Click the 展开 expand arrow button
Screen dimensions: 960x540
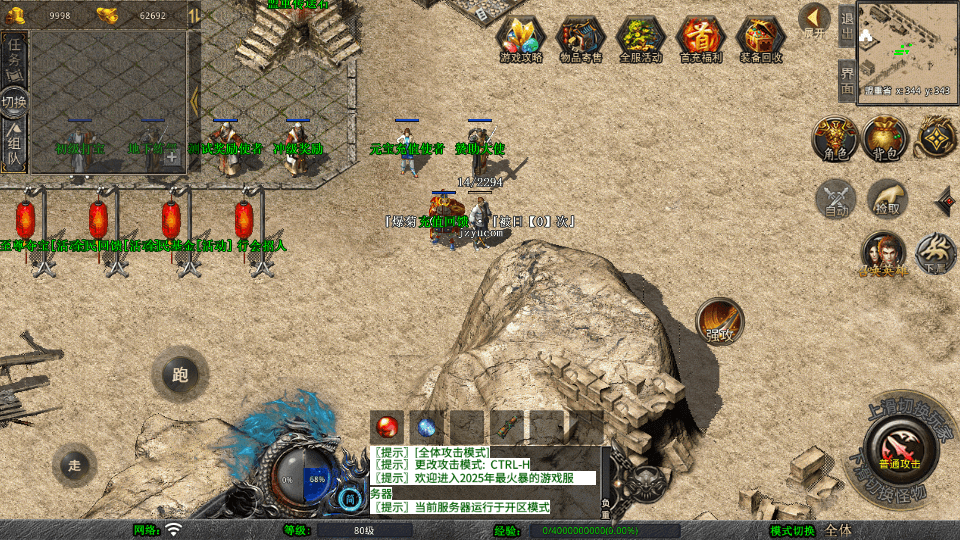click(815, 18)
